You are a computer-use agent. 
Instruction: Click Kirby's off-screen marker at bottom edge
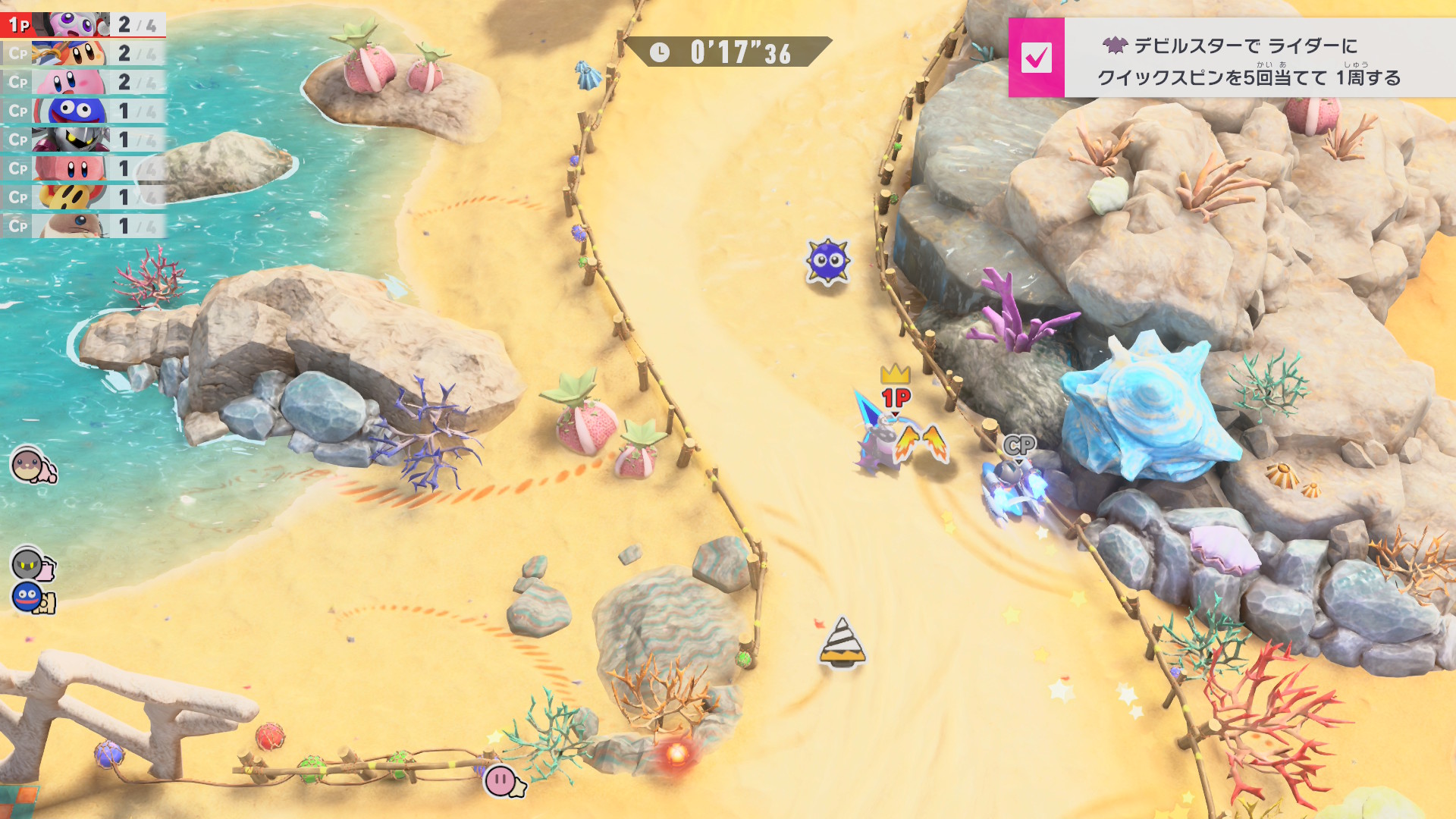(504, 781)
